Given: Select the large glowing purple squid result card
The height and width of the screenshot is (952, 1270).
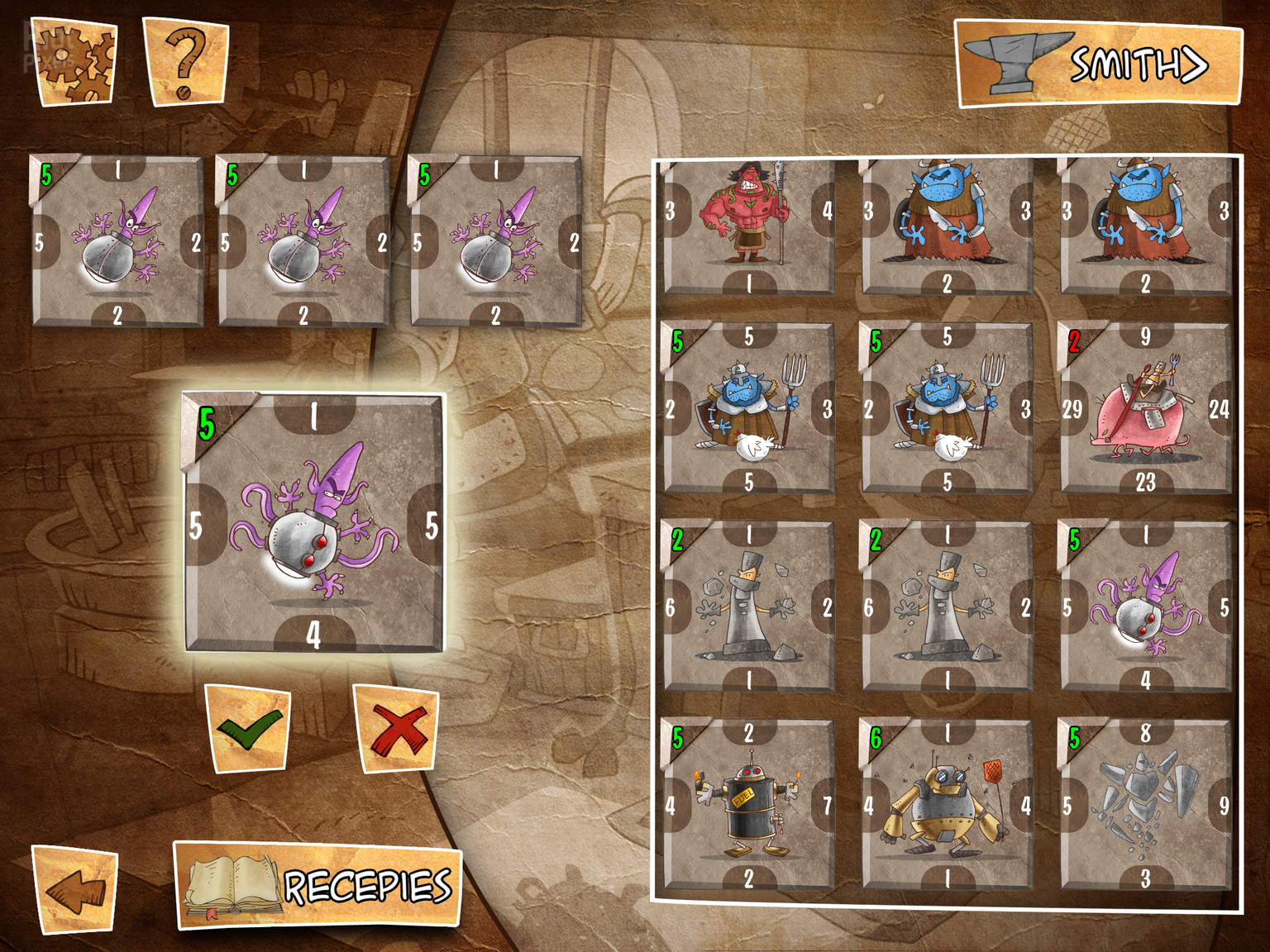Looking at the screenshot, I should [x=313, y=522].
